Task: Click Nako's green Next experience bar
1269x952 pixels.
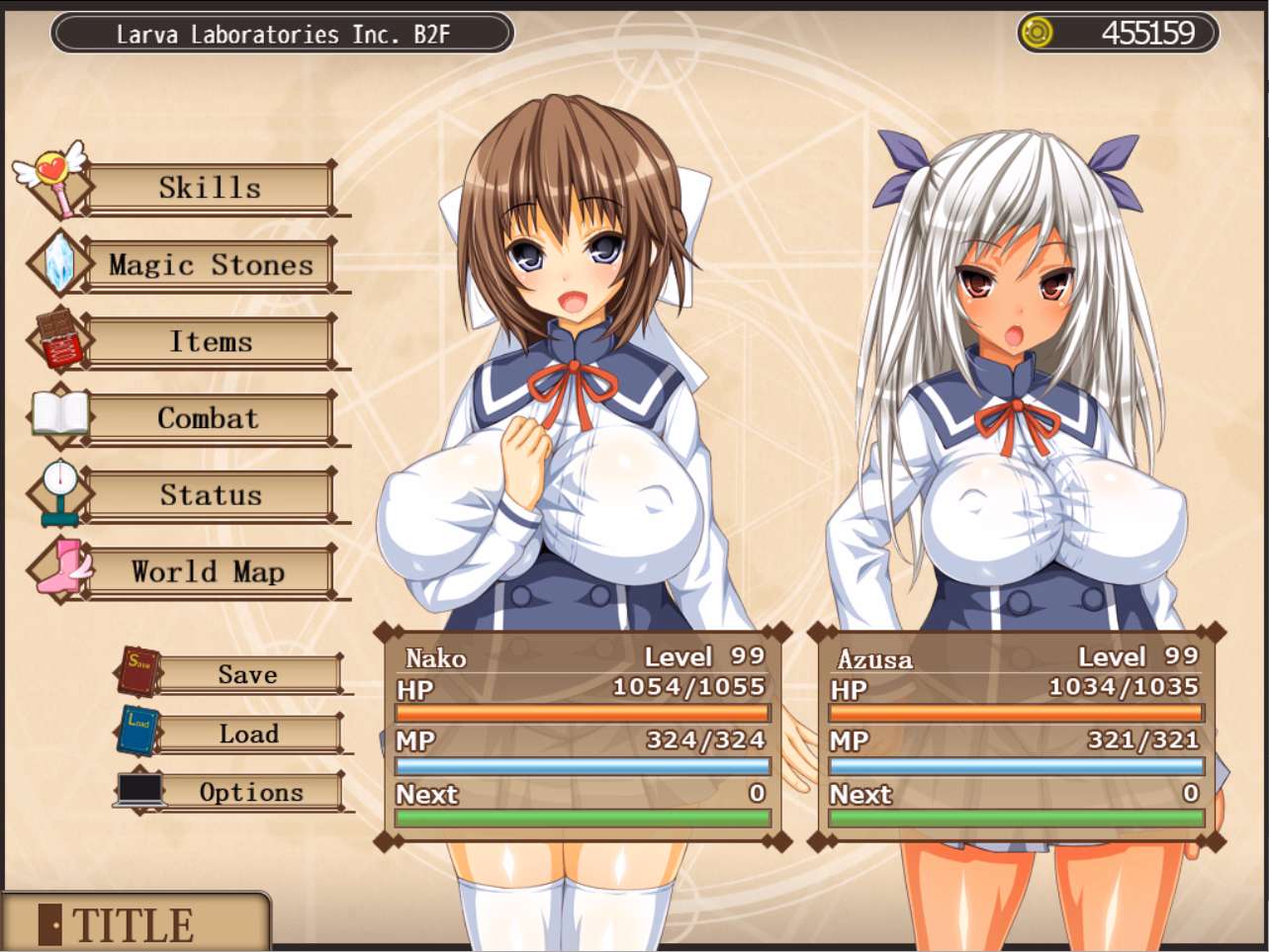Action: 582,819
